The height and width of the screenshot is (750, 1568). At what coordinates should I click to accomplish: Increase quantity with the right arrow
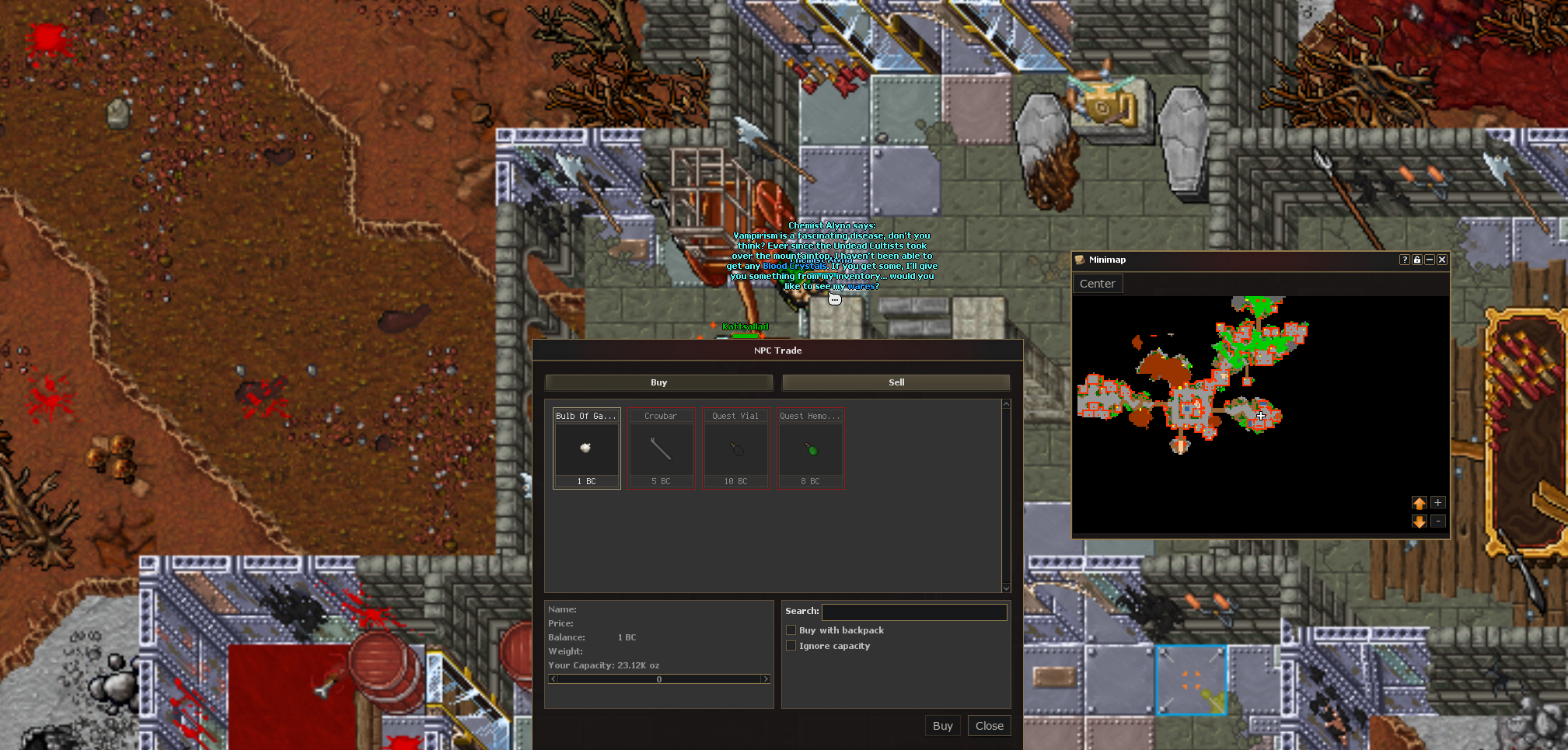(766, 679)
